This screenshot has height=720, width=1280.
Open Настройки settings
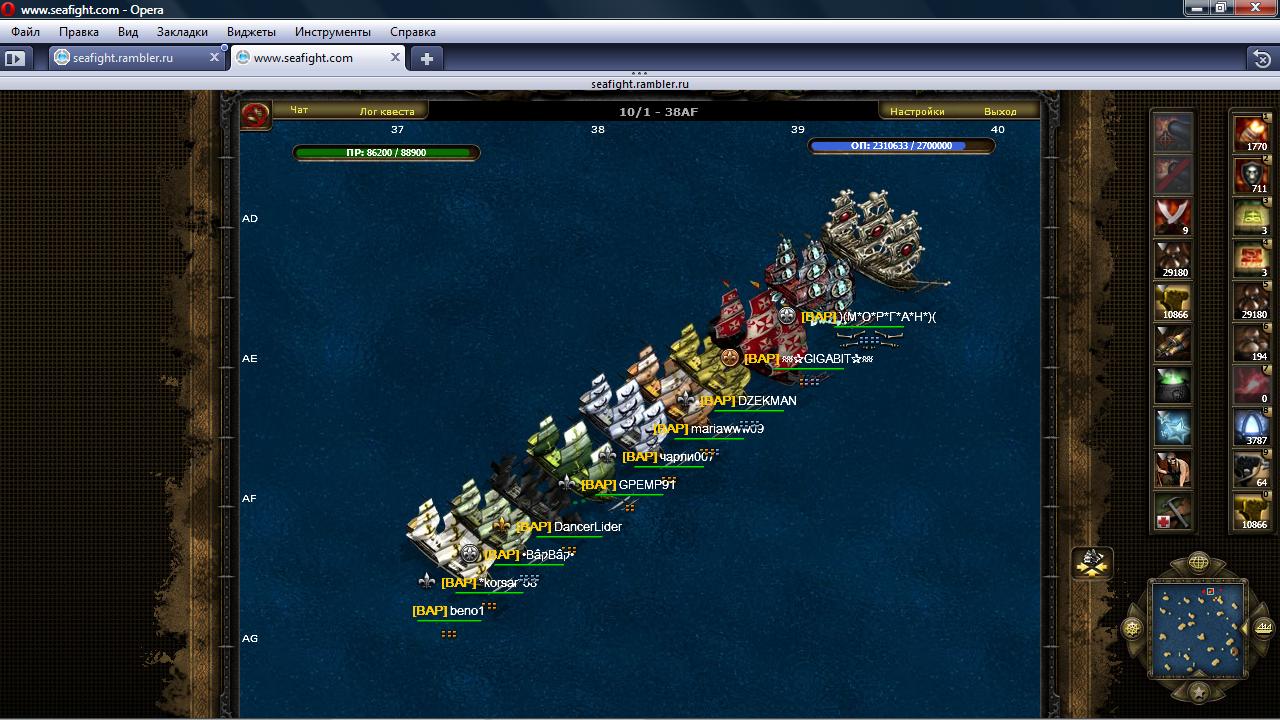click(917, 111)
